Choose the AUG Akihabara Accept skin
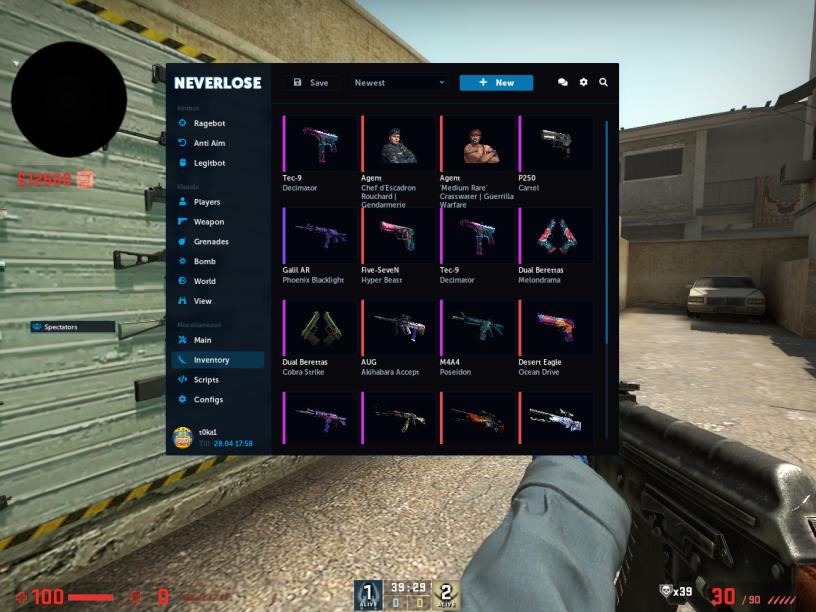Screen dimensions: 816x612 point(398,327)
